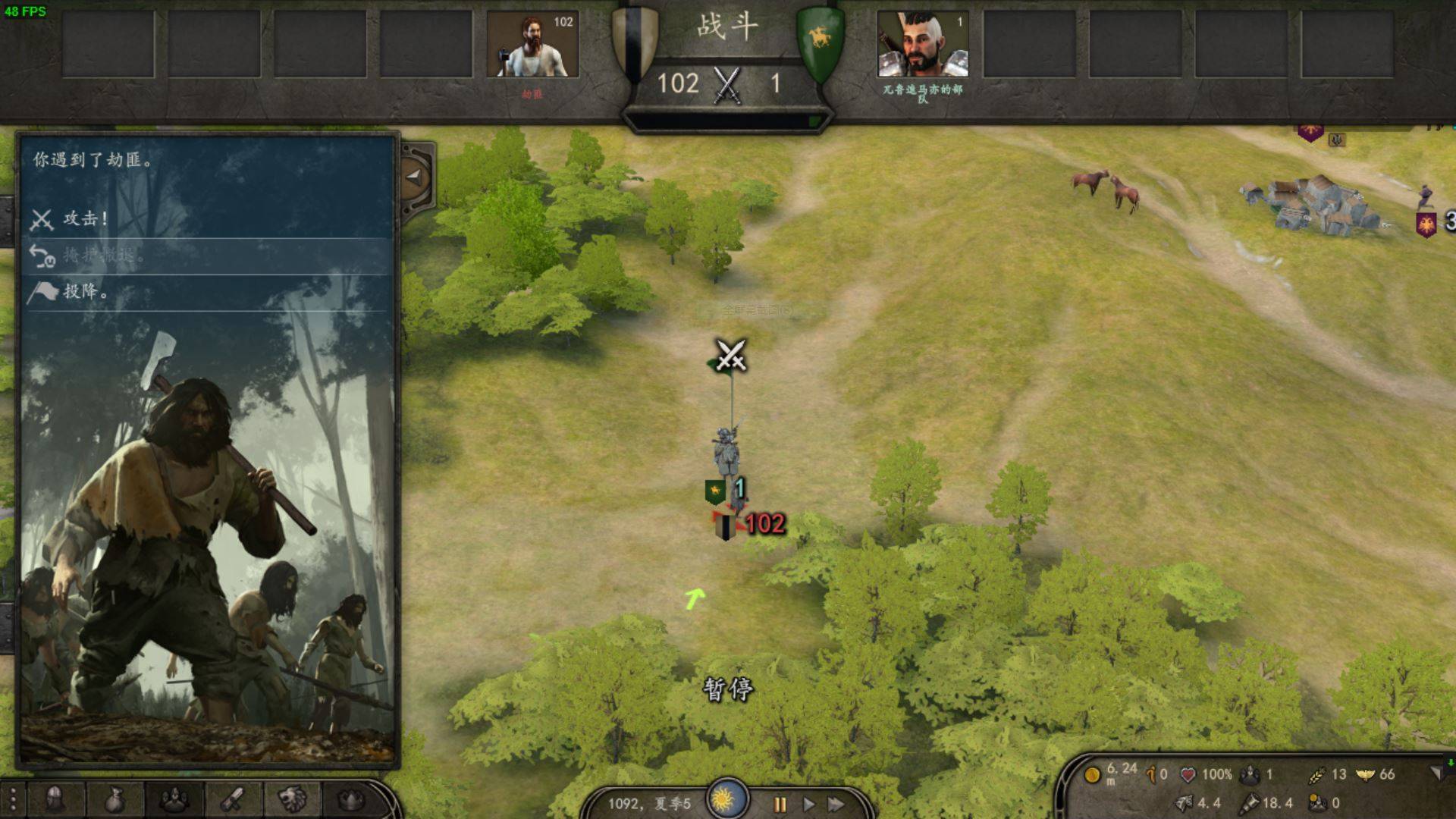Image resolution: width=1456 pixels, height=819 pixels.
Task: Open the three-dot menu button
Action: pyautogui.click(x=13, y=799)
